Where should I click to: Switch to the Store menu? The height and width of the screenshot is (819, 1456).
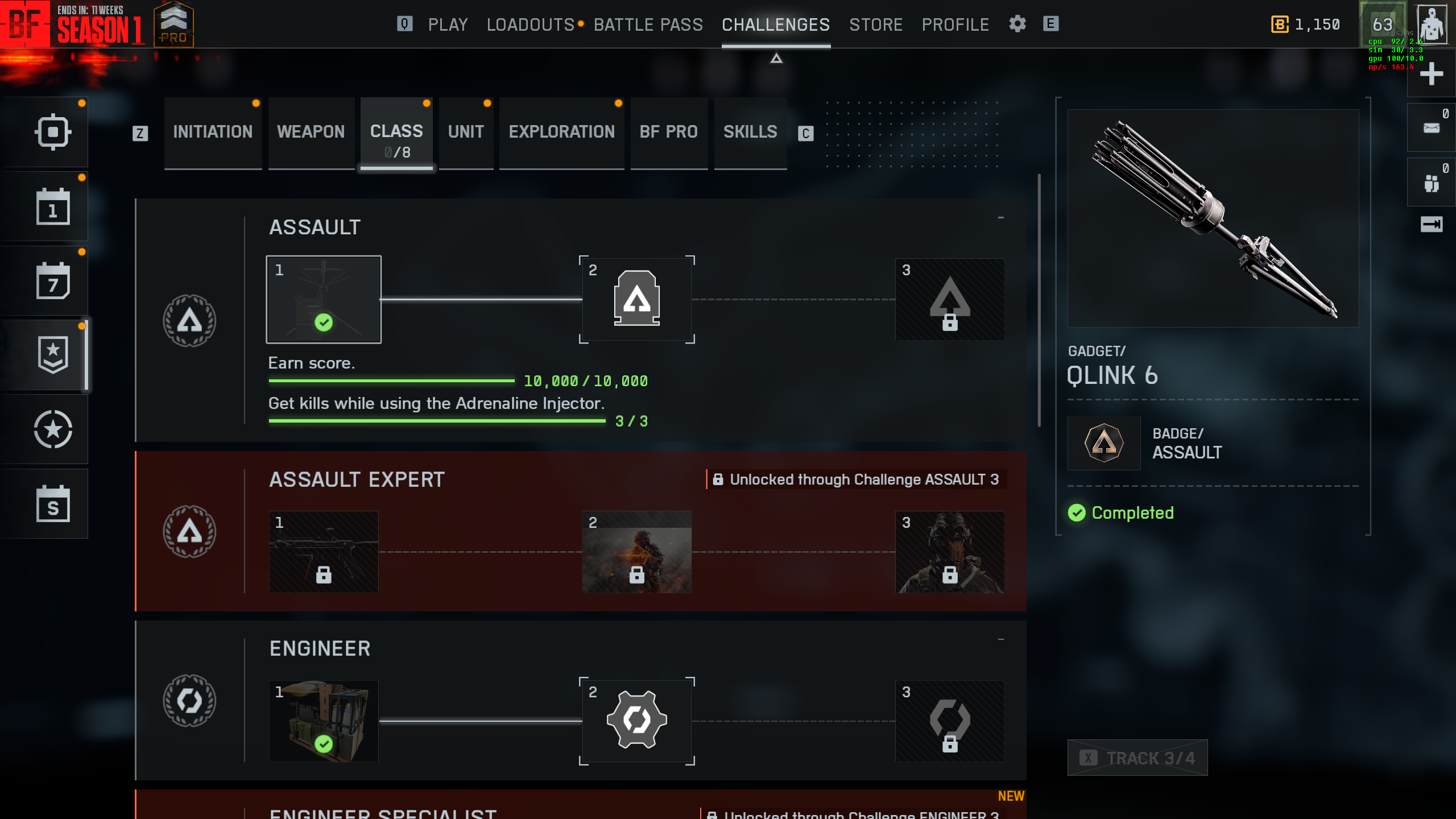[875, 24]
